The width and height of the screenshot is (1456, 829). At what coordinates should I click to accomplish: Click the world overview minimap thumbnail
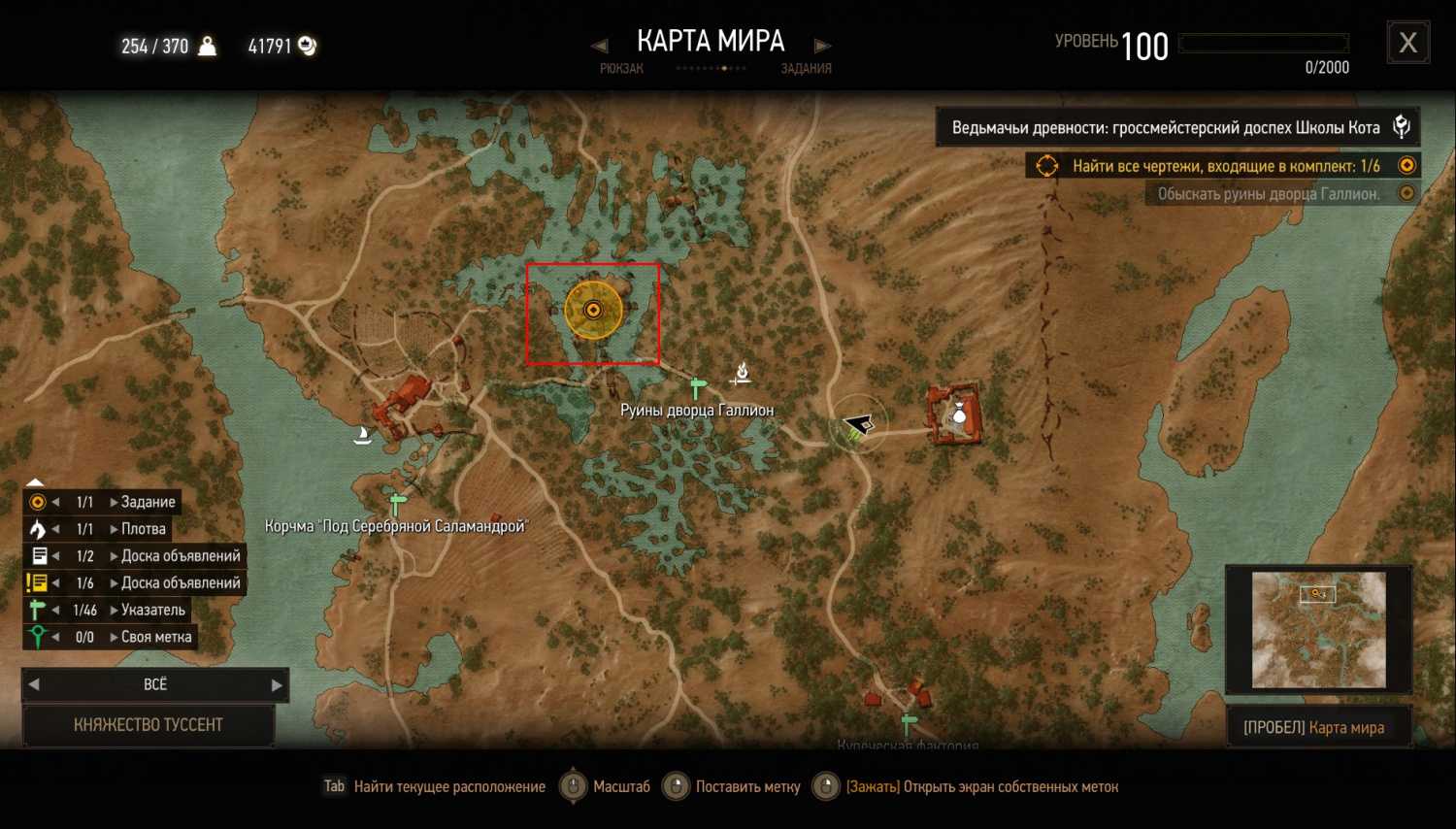coord(1318,629)
